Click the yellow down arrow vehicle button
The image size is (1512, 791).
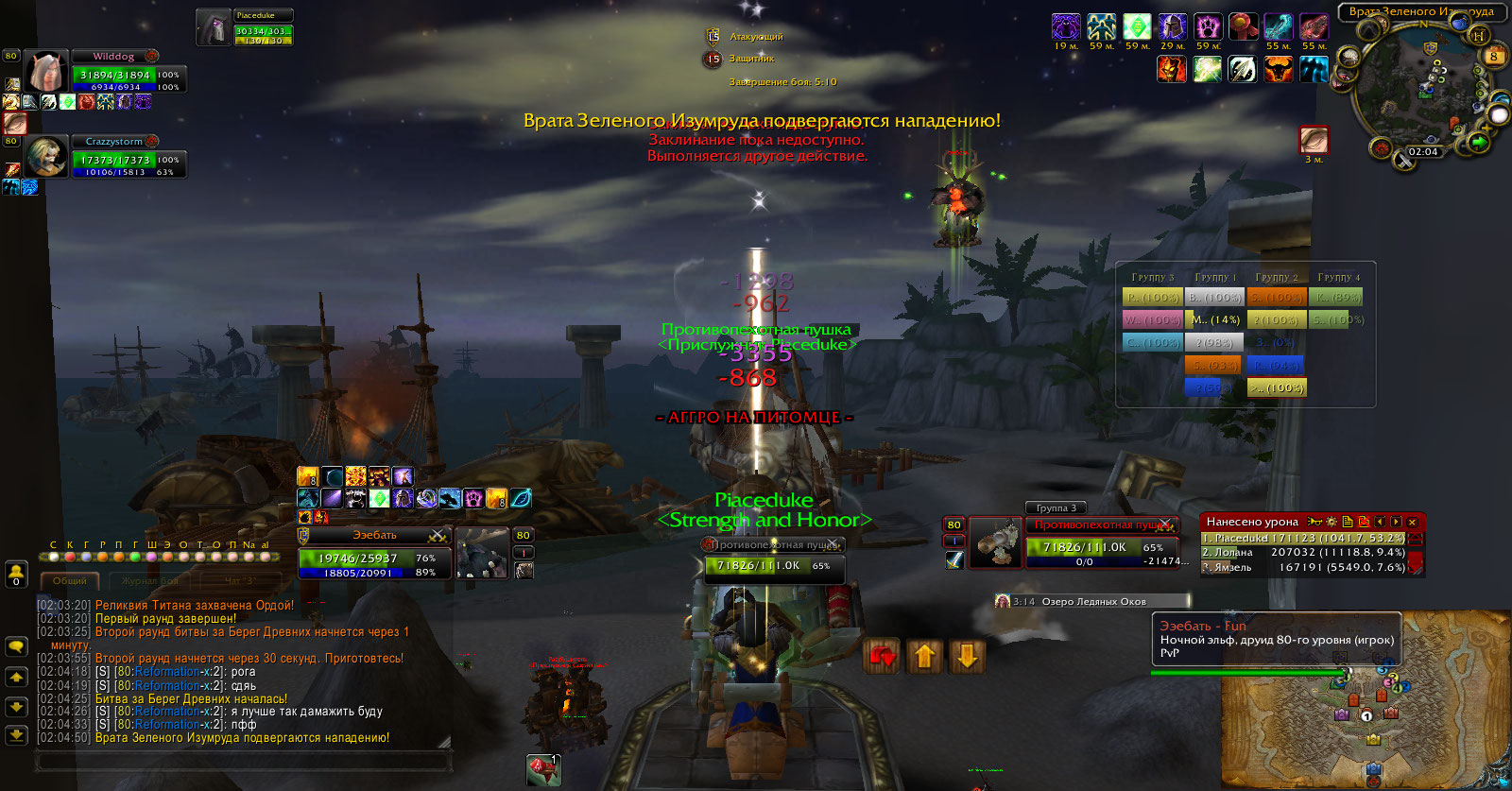pyautogui.click(x=967, y=656)
